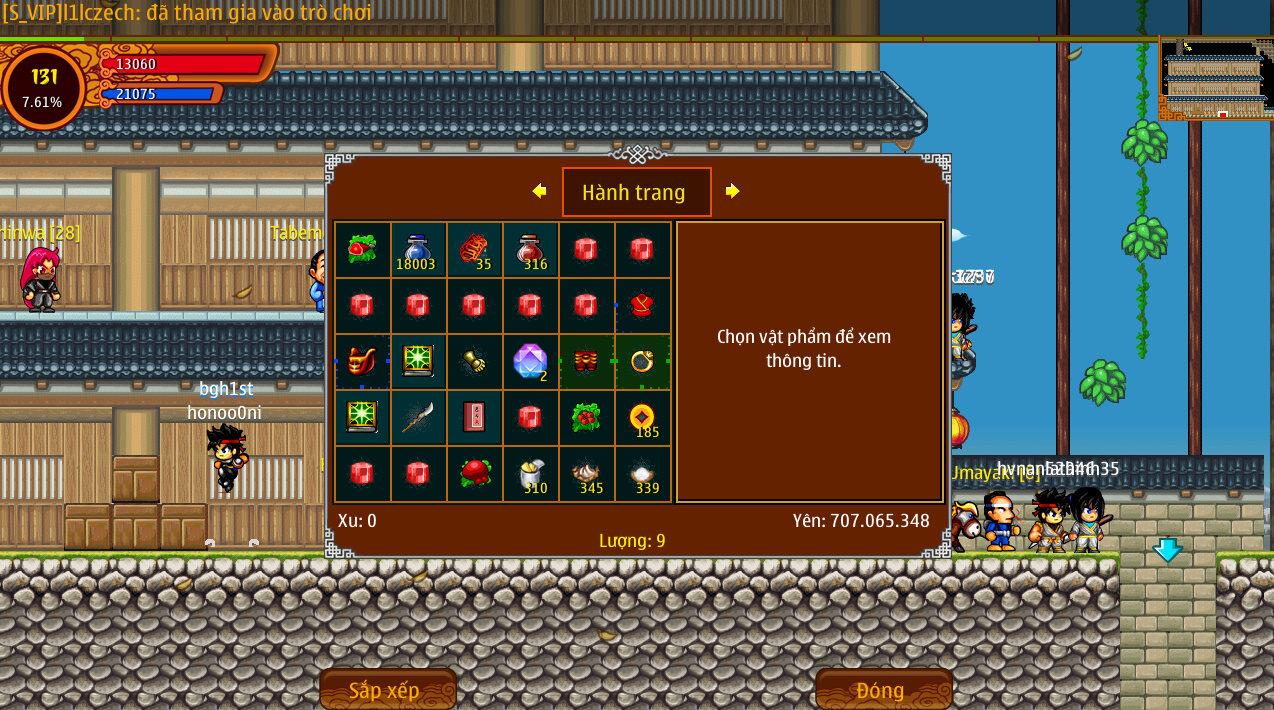The height and width of the screenshot is (710, 1274).
Task: Choose the gold ring item
Action: pos(642,362)
